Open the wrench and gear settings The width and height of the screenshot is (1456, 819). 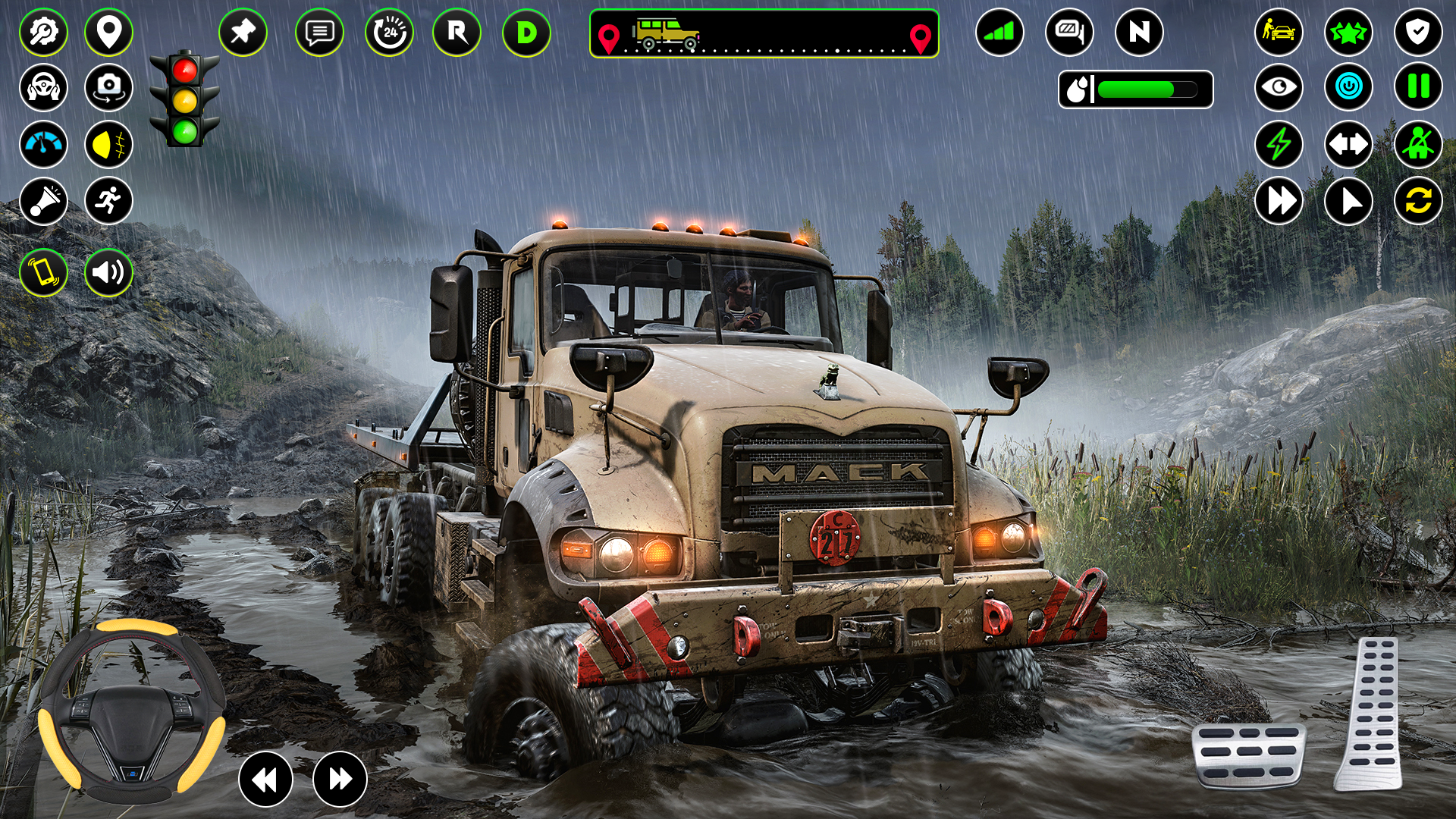pos(43,33)
